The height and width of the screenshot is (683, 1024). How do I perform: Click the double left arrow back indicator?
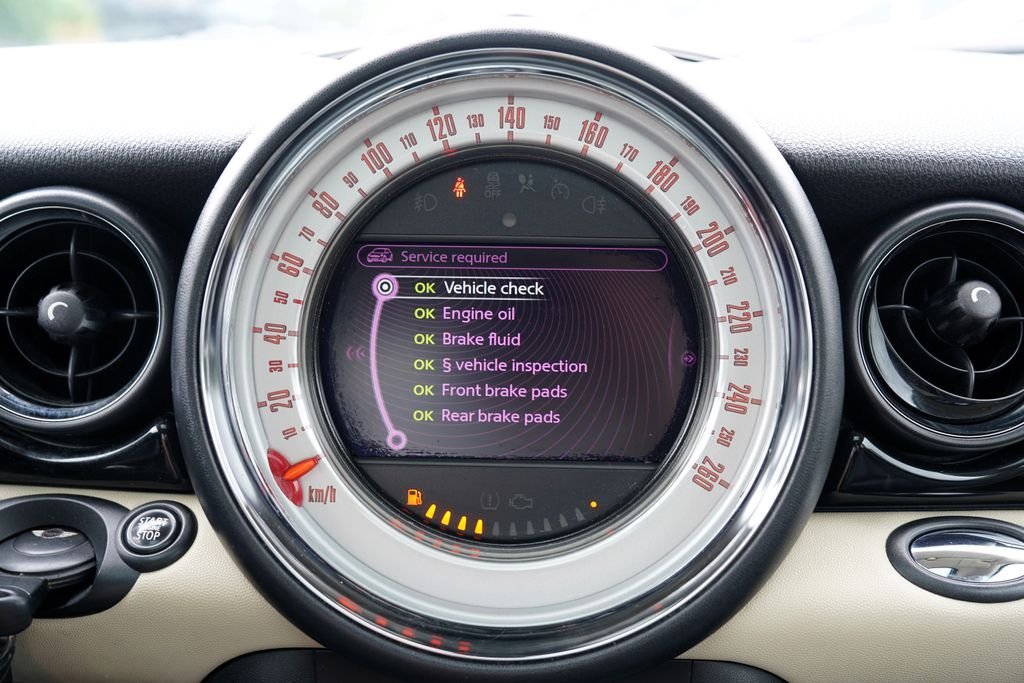point(355,353)
